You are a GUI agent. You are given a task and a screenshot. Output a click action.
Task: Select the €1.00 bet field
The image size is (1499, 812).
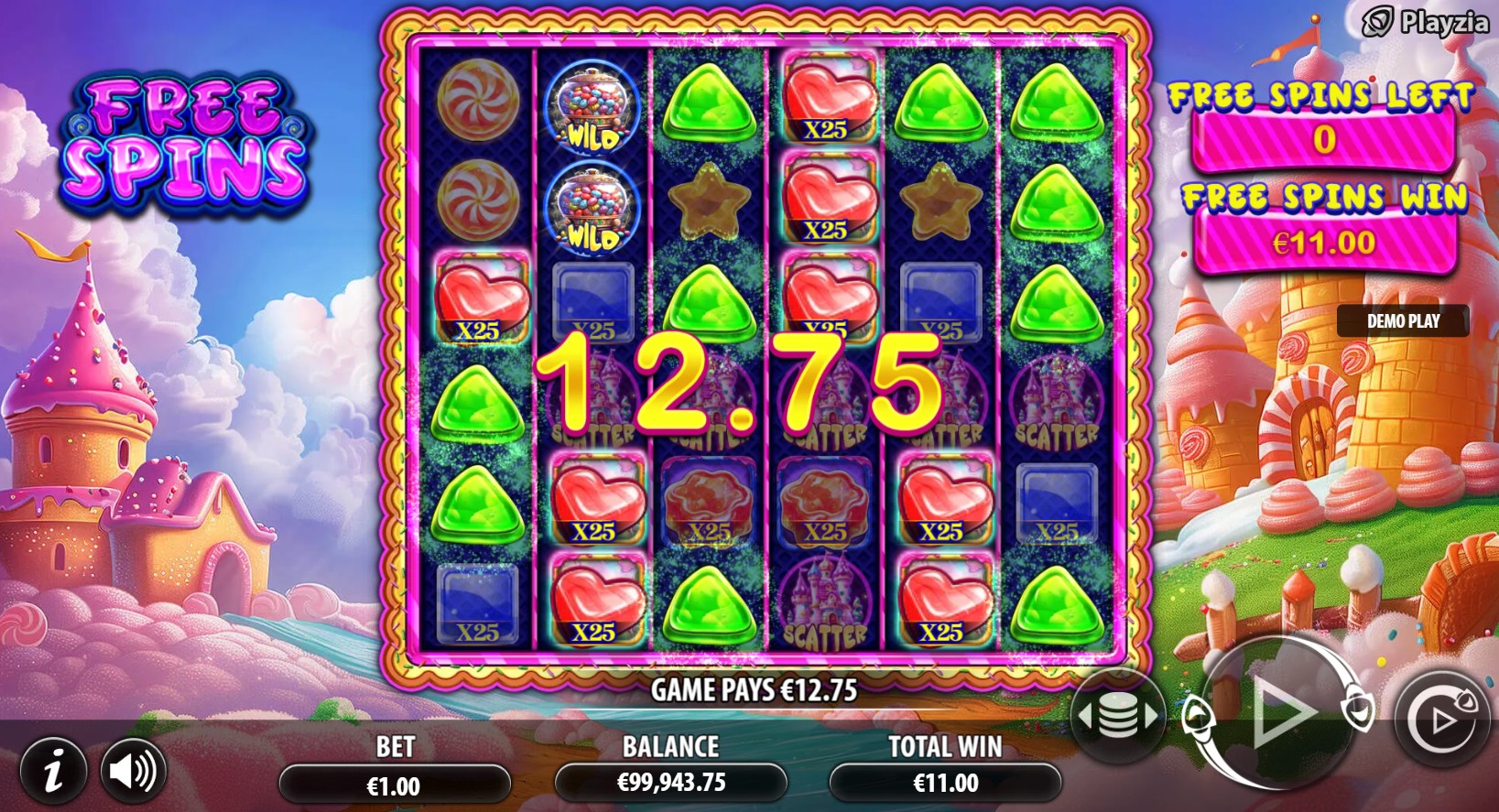coord(394,785)
